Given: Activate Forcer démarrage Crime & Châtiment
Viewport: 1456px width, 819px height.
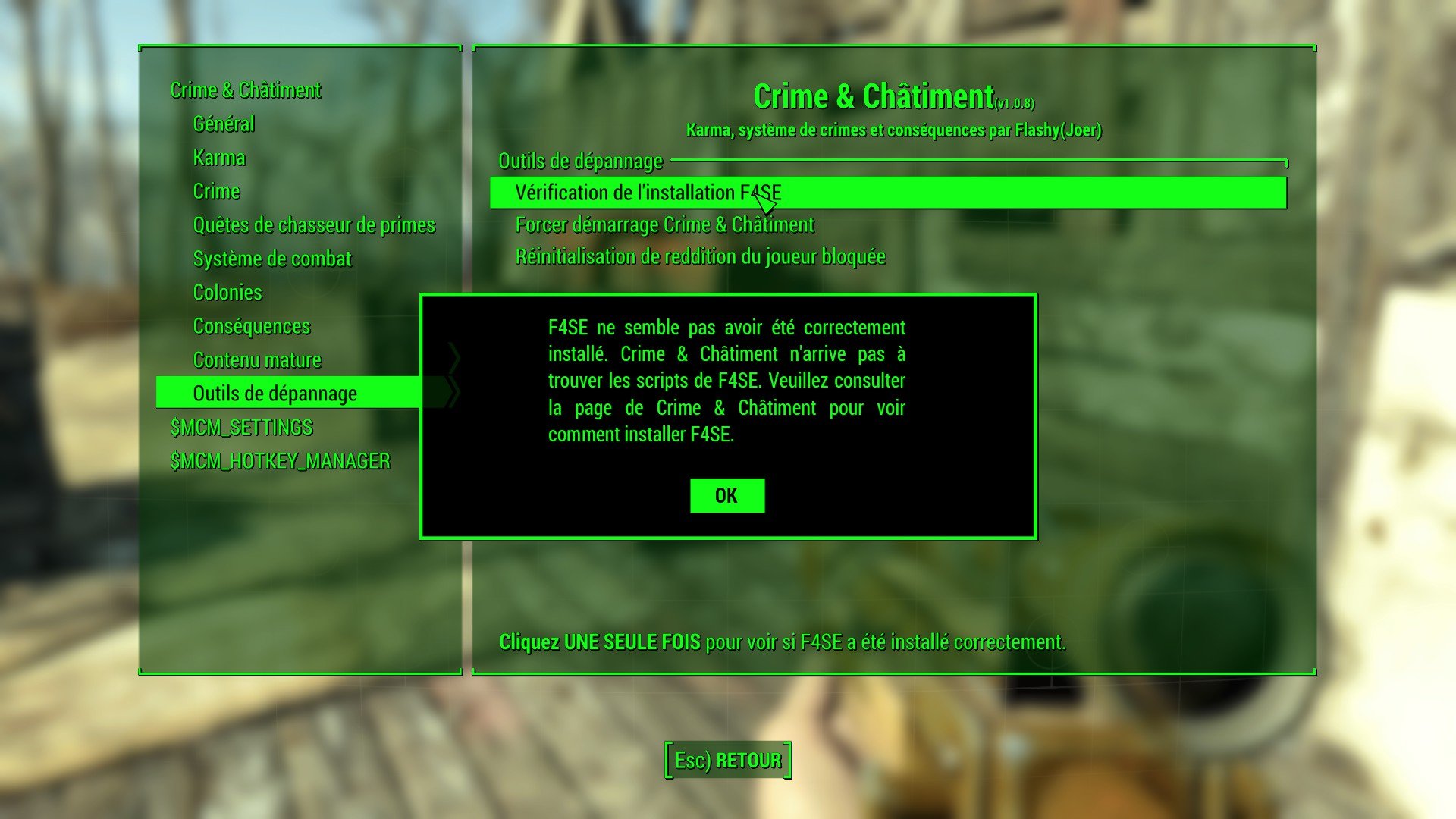Looking at the screenshot, I should (664, 224).
